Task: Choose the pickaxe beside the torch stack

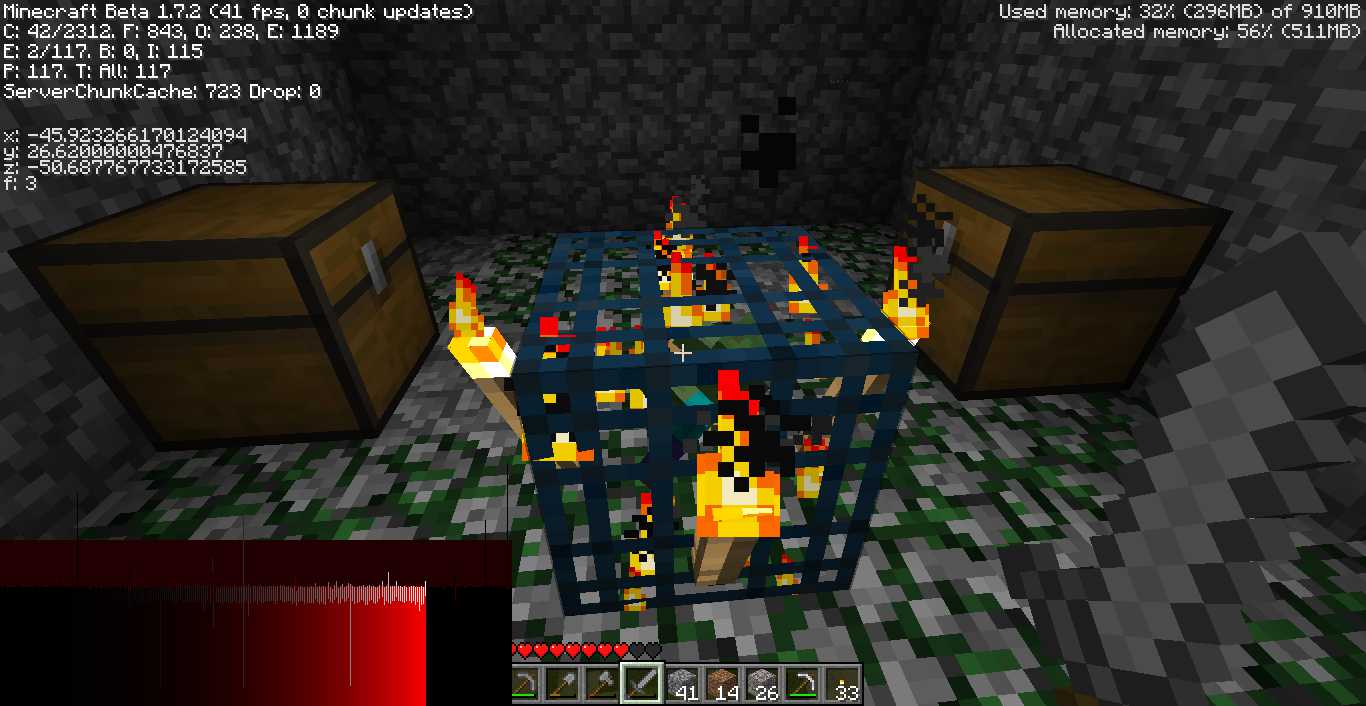Action: click(802, 684)
